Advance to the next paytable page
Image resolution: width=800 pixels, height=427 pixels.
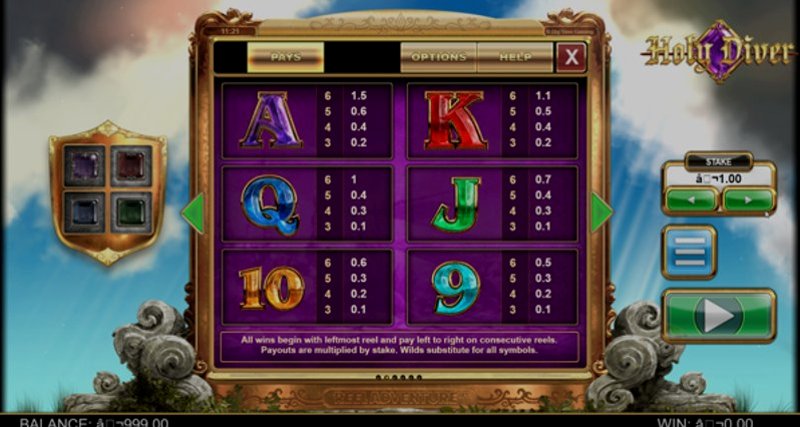coord(601,212)
